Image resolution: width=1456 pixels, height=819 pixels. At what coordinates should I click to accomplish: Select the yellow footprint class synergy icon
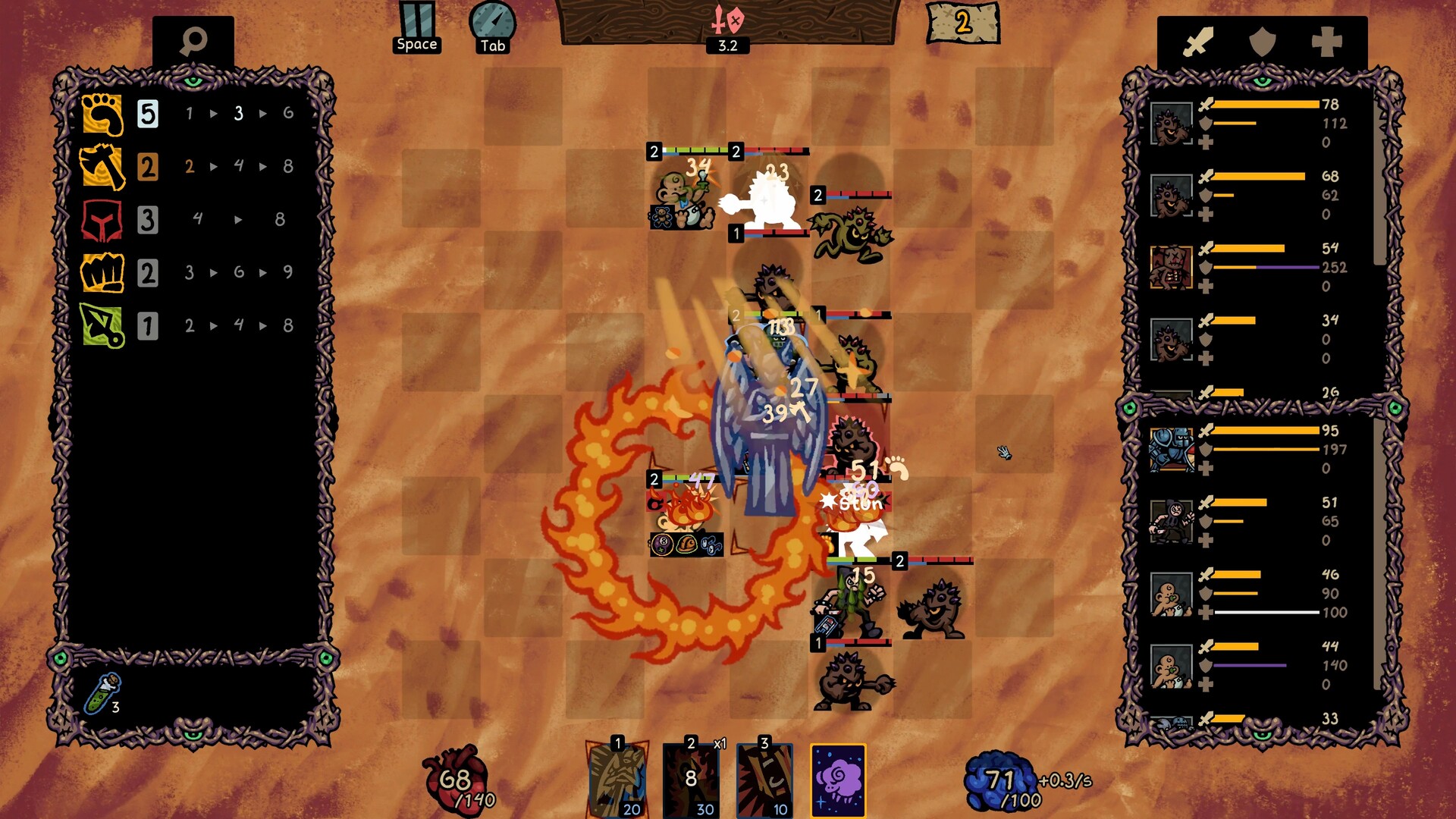pyautogui.click(x=102, y=114)
